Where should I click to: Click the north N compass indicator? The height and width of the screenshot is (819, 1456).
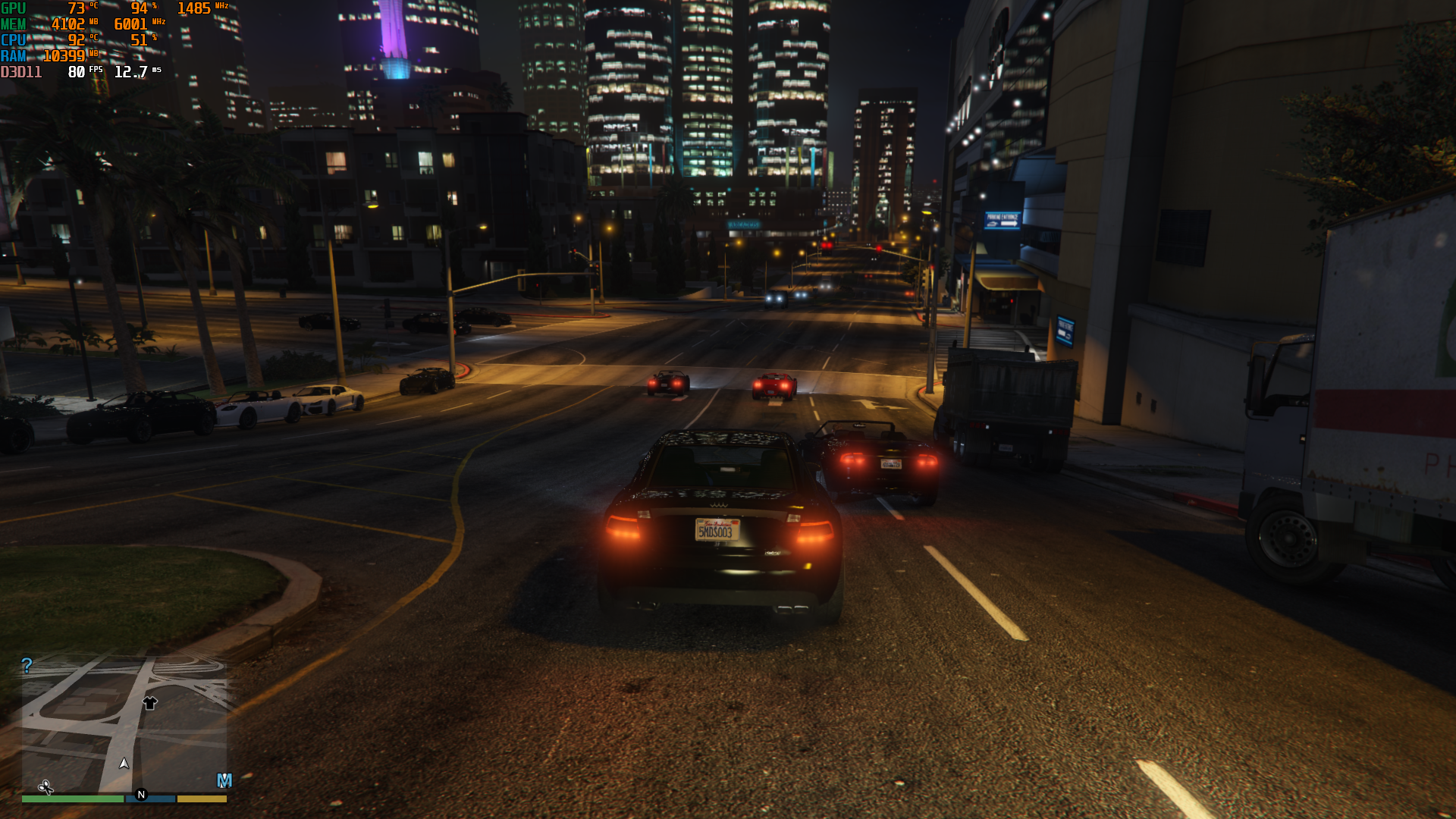click(141, 795)
